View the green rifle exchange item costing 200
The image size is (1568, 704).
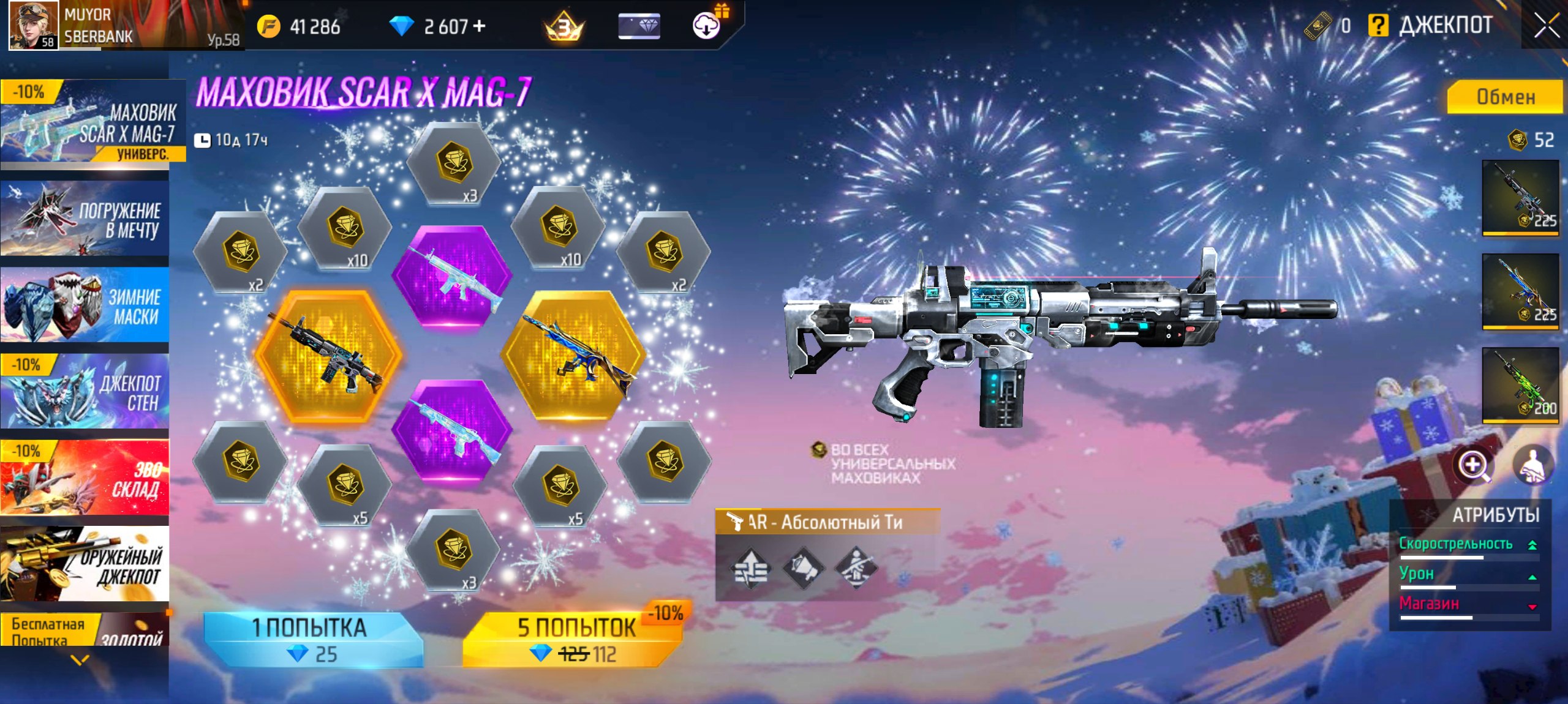click(1520, 384)
